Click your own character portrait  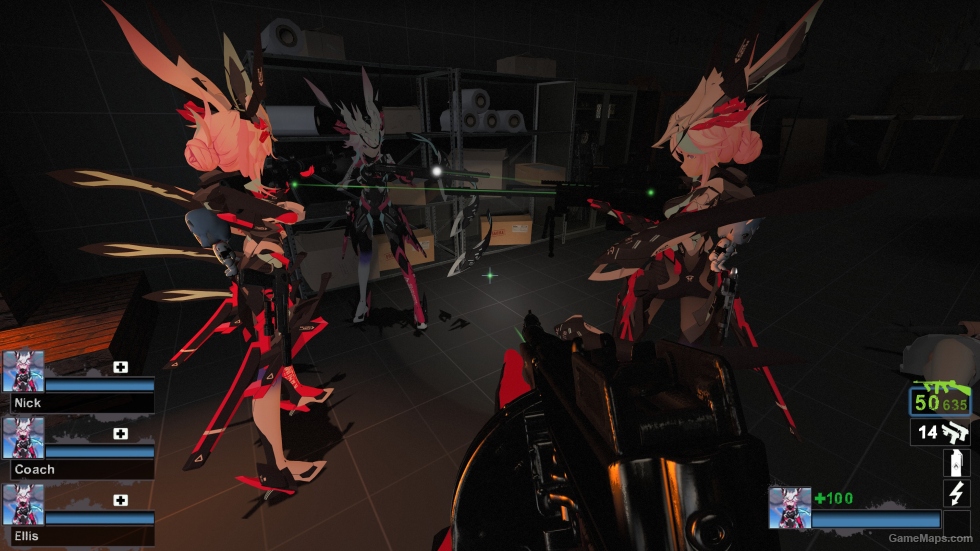[789, 508]
